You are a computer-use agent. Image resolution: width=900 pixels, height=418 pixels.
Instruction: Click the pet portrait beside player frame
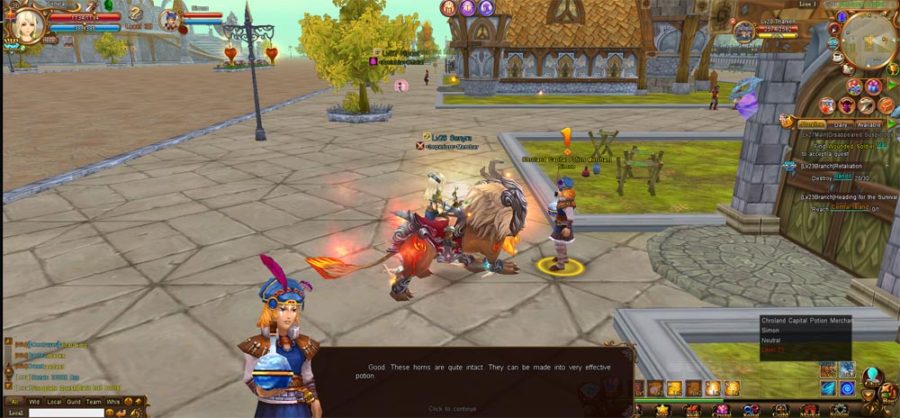click(170, 20)
